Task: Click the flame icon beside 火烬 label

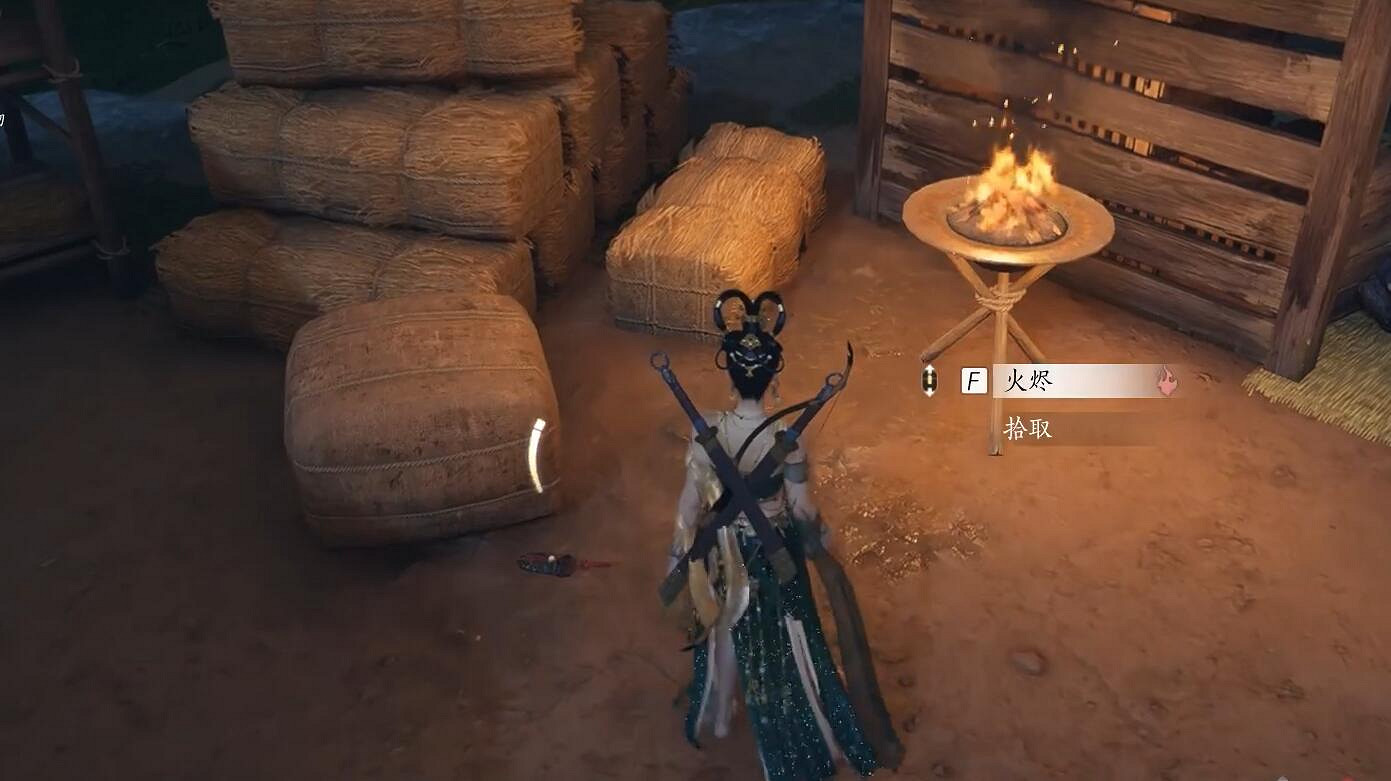Action: (x=1168, y=380)
